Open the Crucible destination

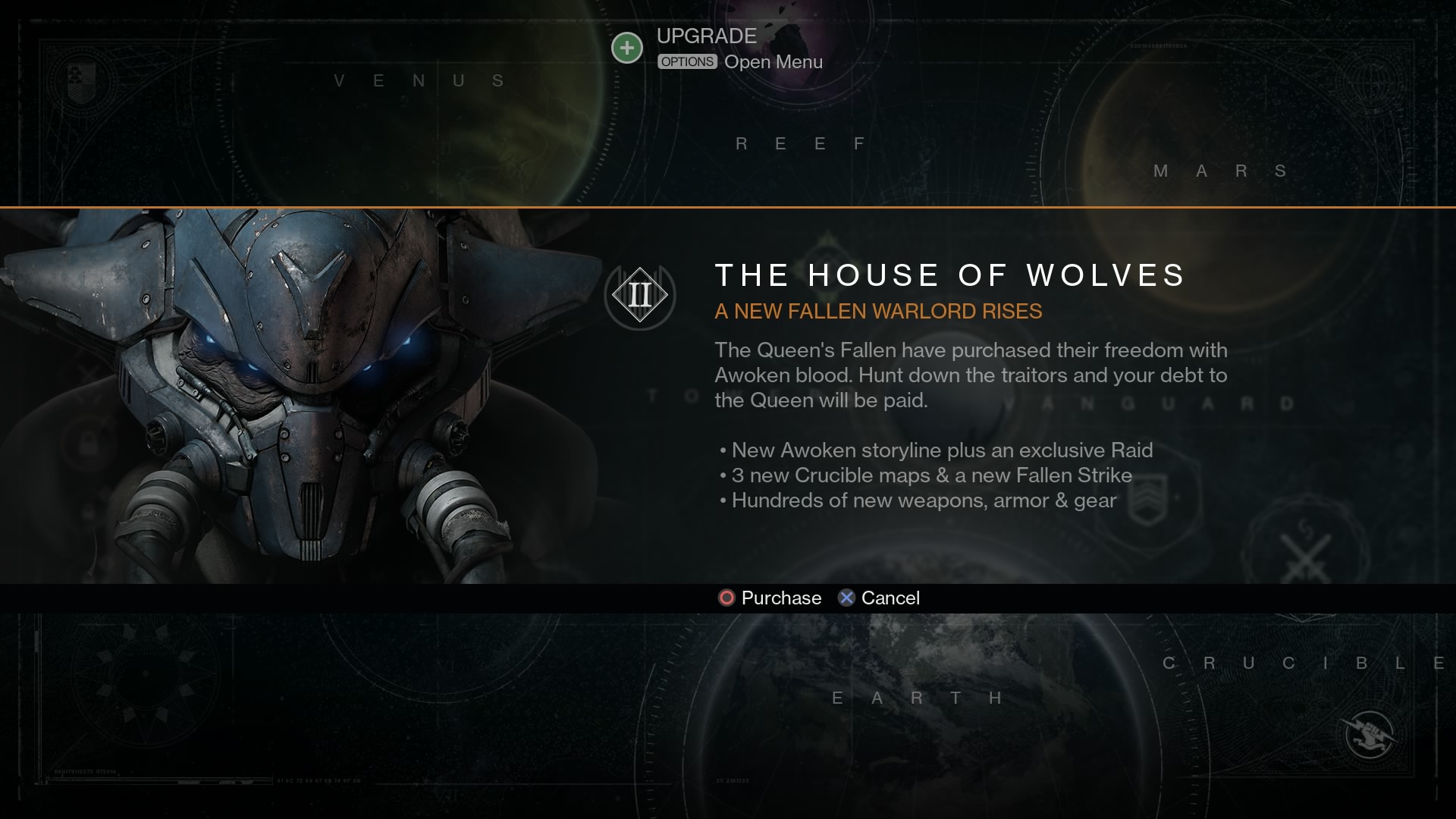[x=1303, y=664]
